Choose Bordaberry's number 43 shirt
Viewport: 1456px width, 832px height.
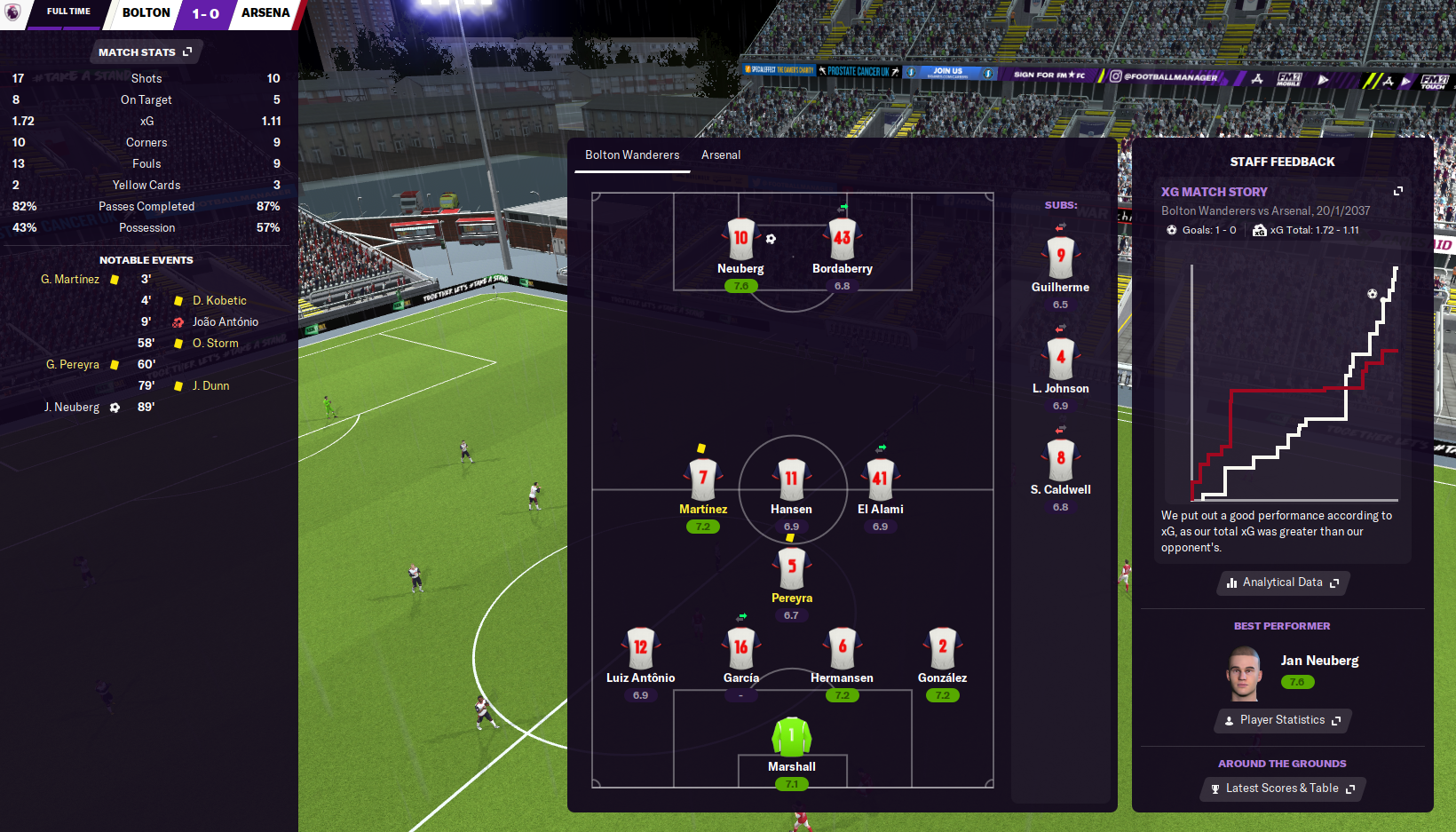(x=842, y=239)
